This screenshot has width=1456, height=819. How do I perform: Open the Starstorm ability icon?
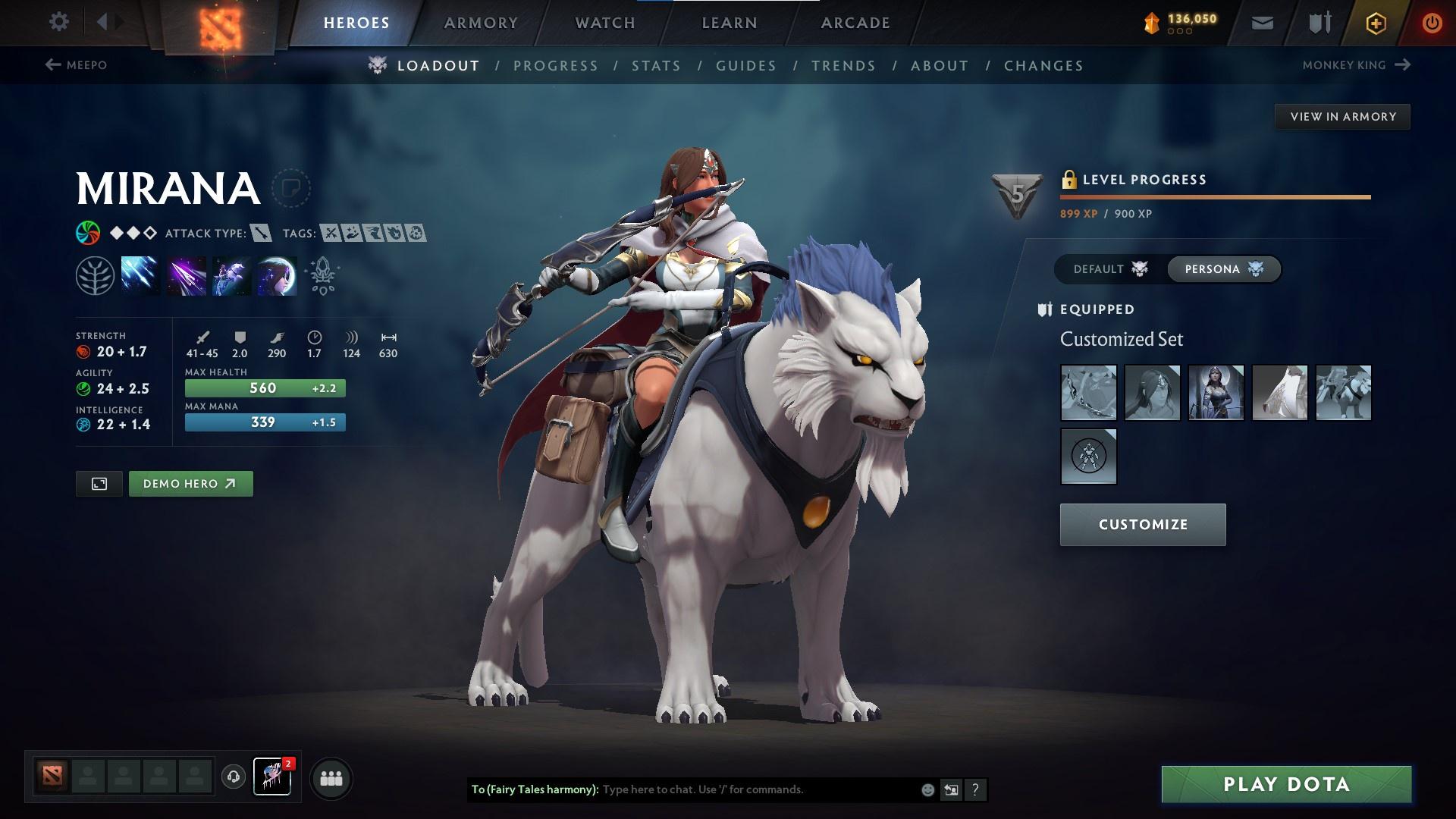(140, 275)
